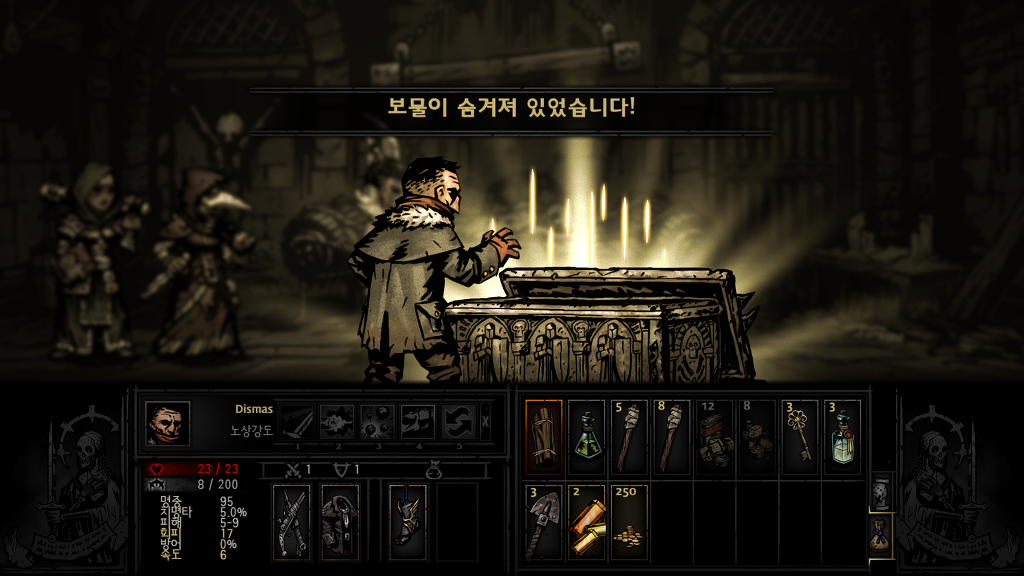Select the food stack of 12
Image resolution: width=1024 pixels, height=576 pixels.
click(x=714, y=437)
